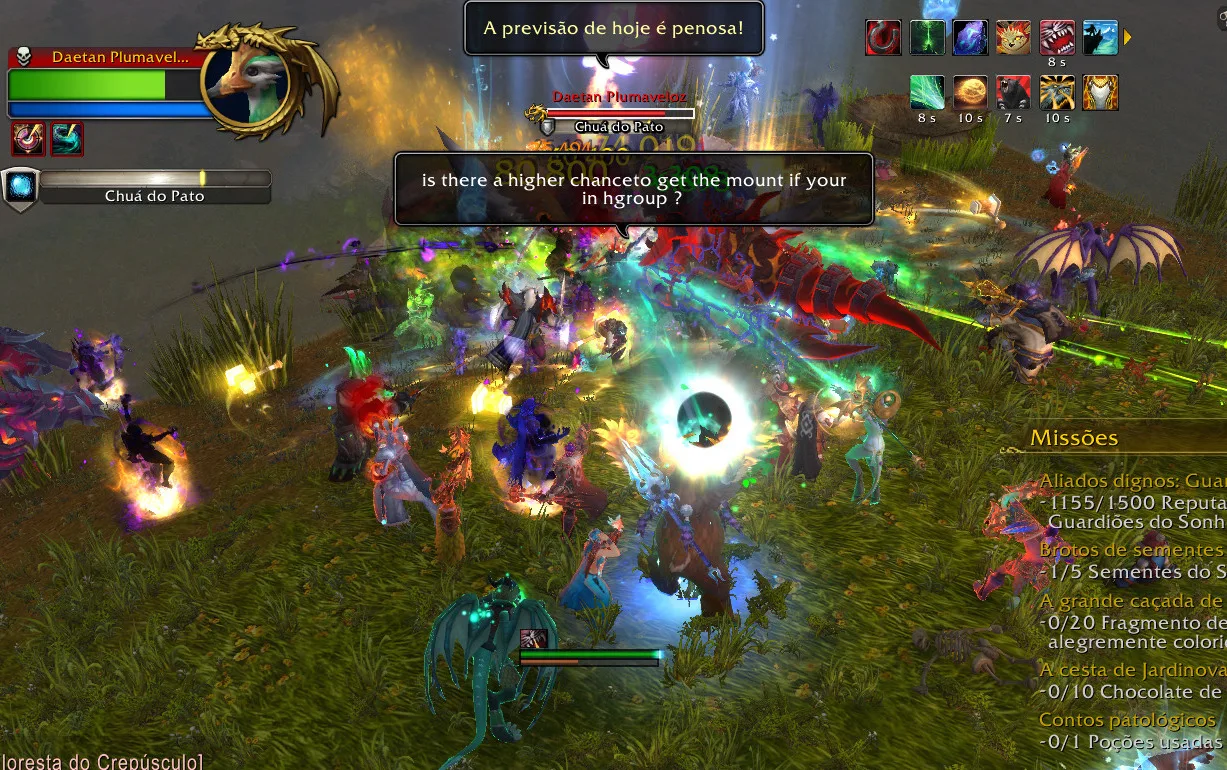The width and height of the screenshot is (1227, 770).
Task: Click the Chuá do Pato cast spell icon
Action: point(19,187)
